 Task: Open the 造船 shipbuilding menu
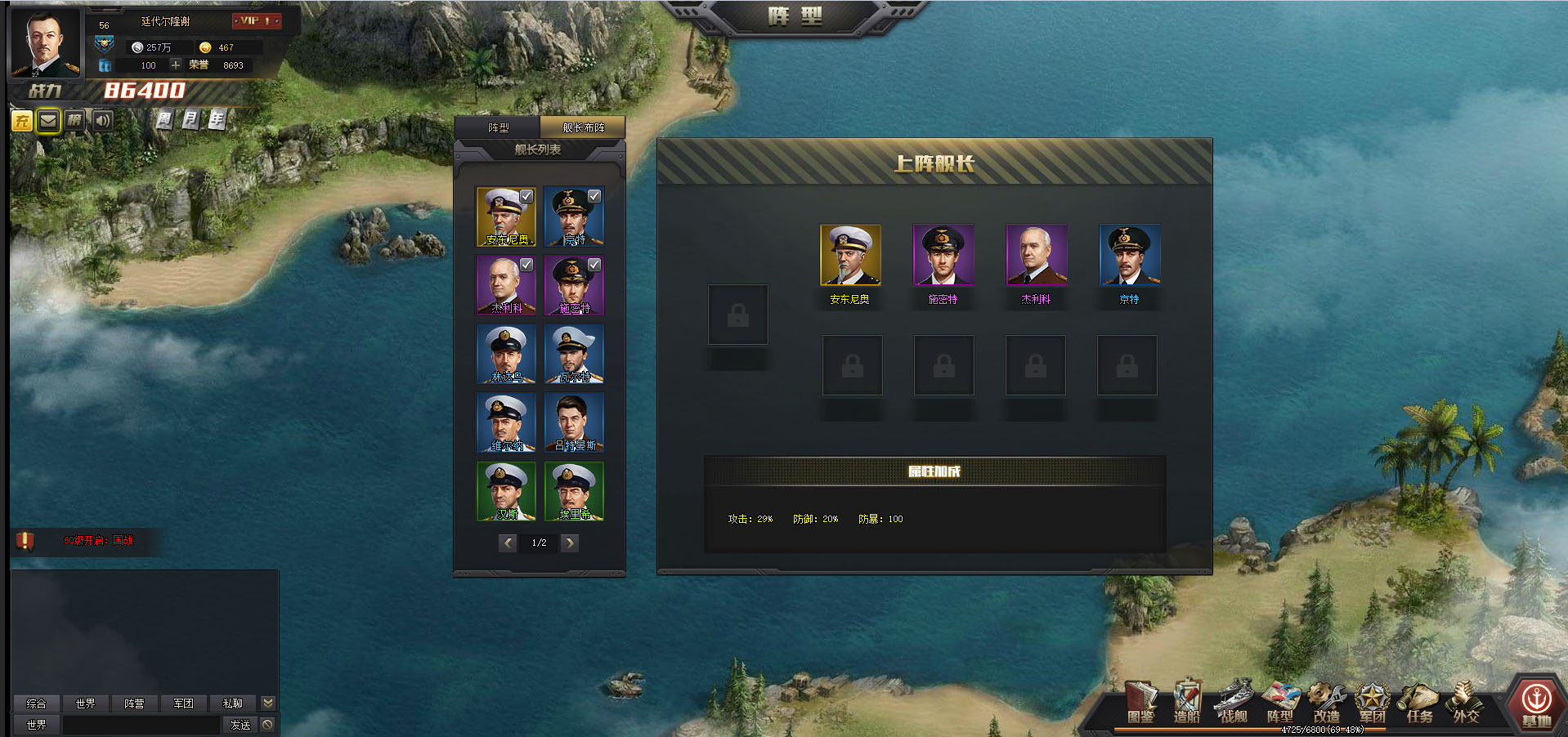coord(1186,702)
